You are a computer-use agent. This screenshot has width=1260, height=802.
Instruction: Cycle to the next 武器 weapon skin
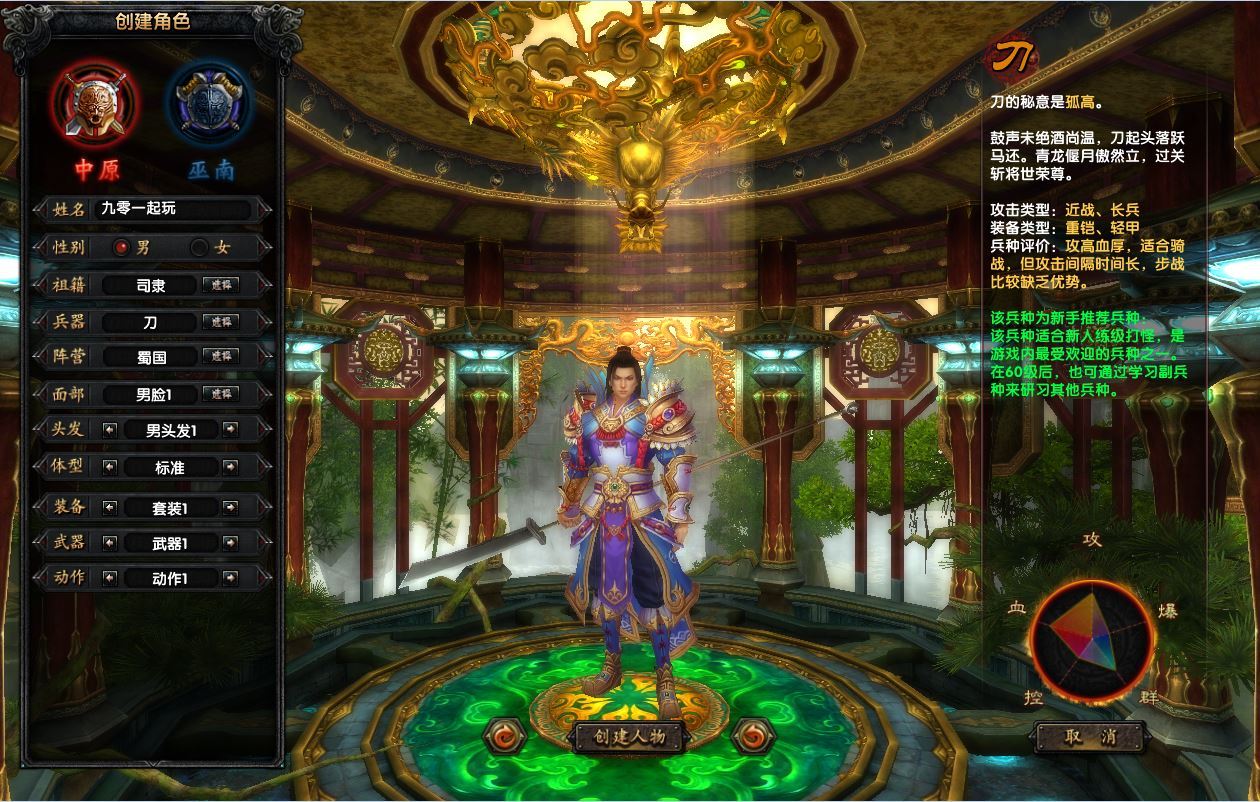click(231, 543)
